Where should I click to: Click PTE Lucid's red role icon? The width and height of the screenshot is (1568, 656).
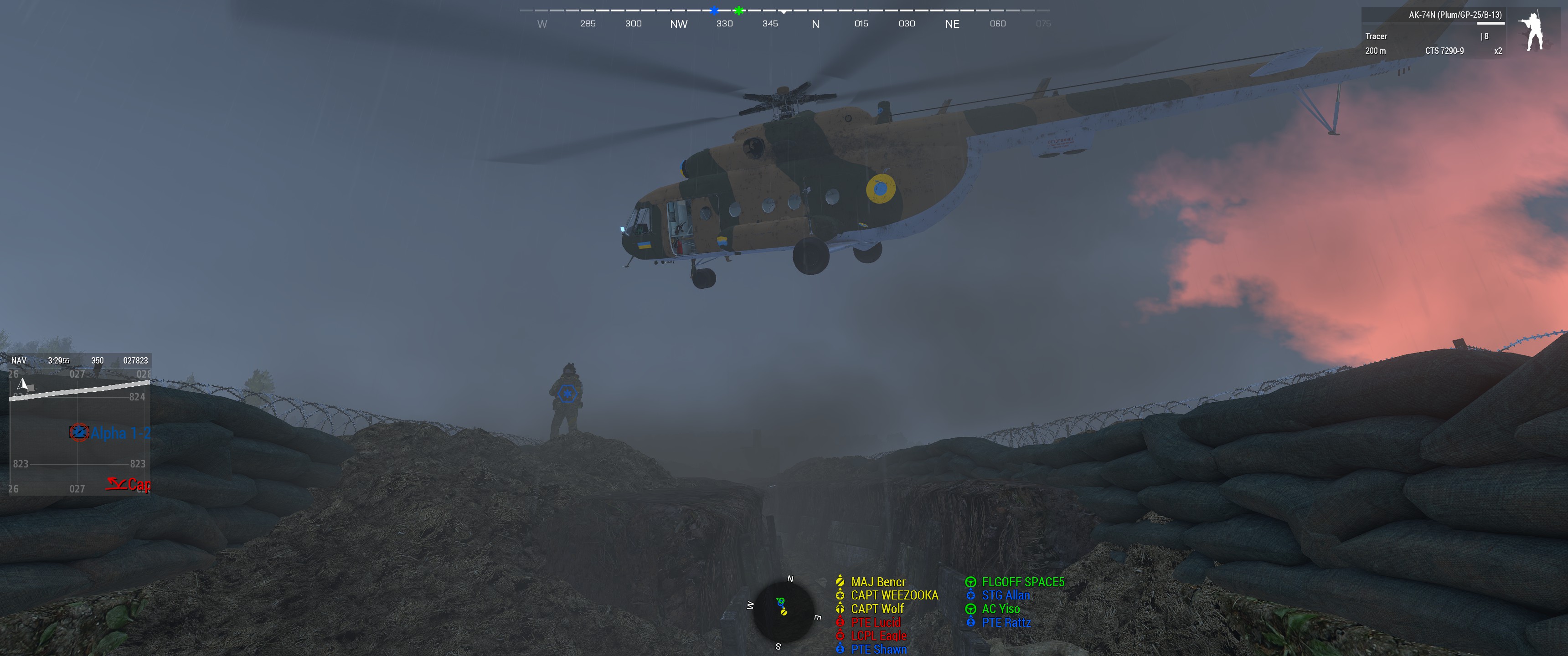tap(840, 622)
